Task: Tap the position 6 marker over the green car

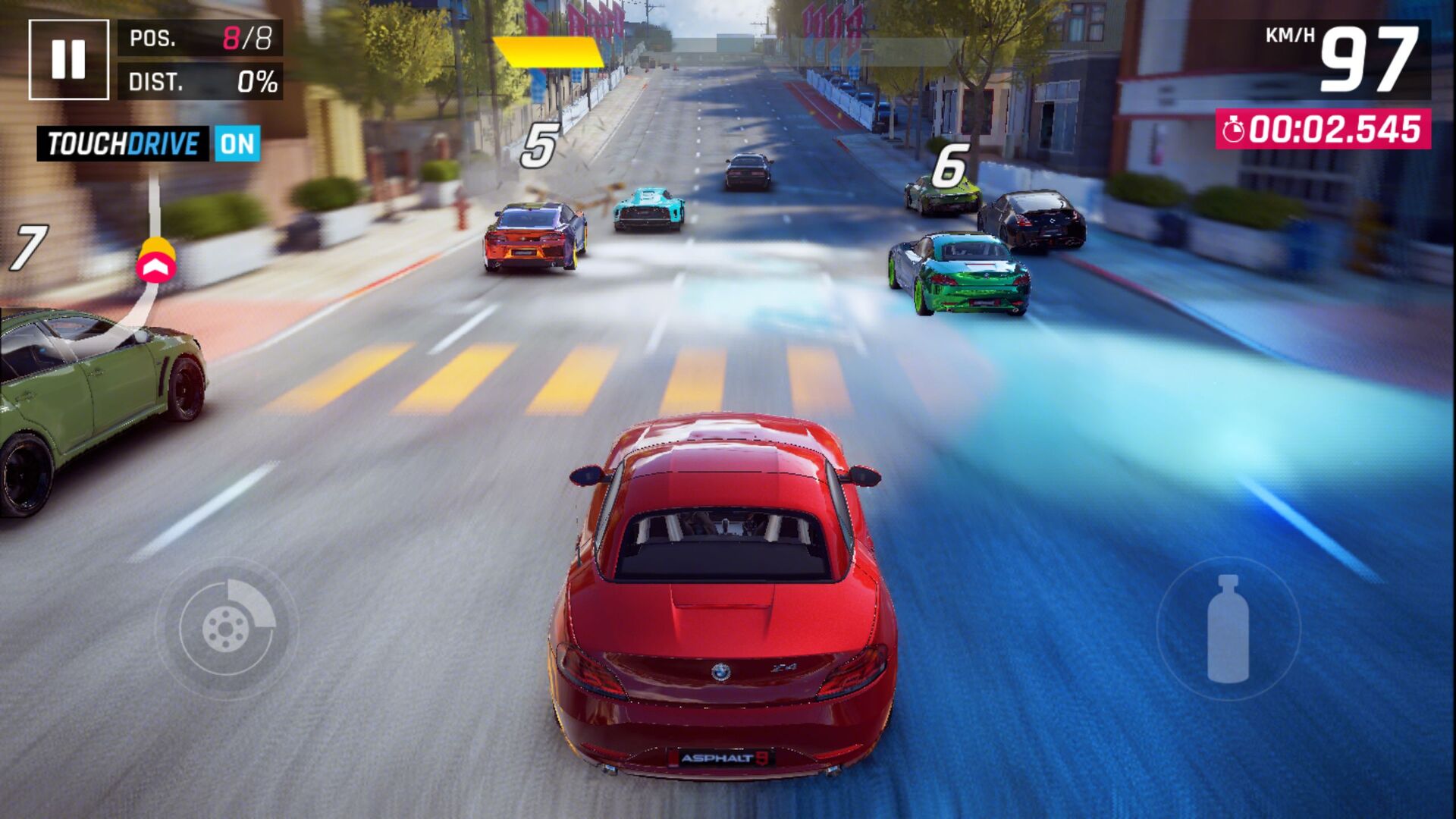Action: click(951, 165)
